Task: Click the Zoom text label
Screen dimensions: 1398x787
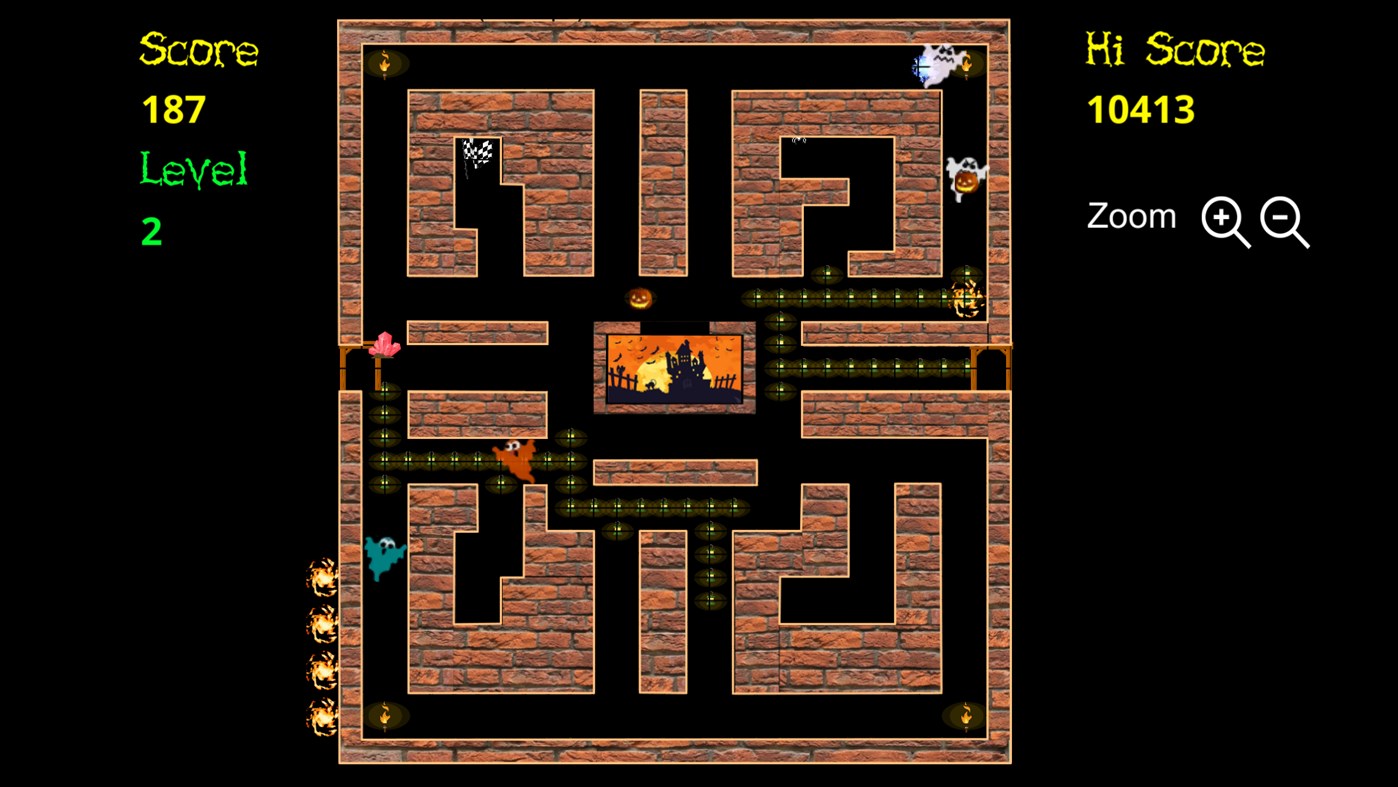Action: point(1131,216)
